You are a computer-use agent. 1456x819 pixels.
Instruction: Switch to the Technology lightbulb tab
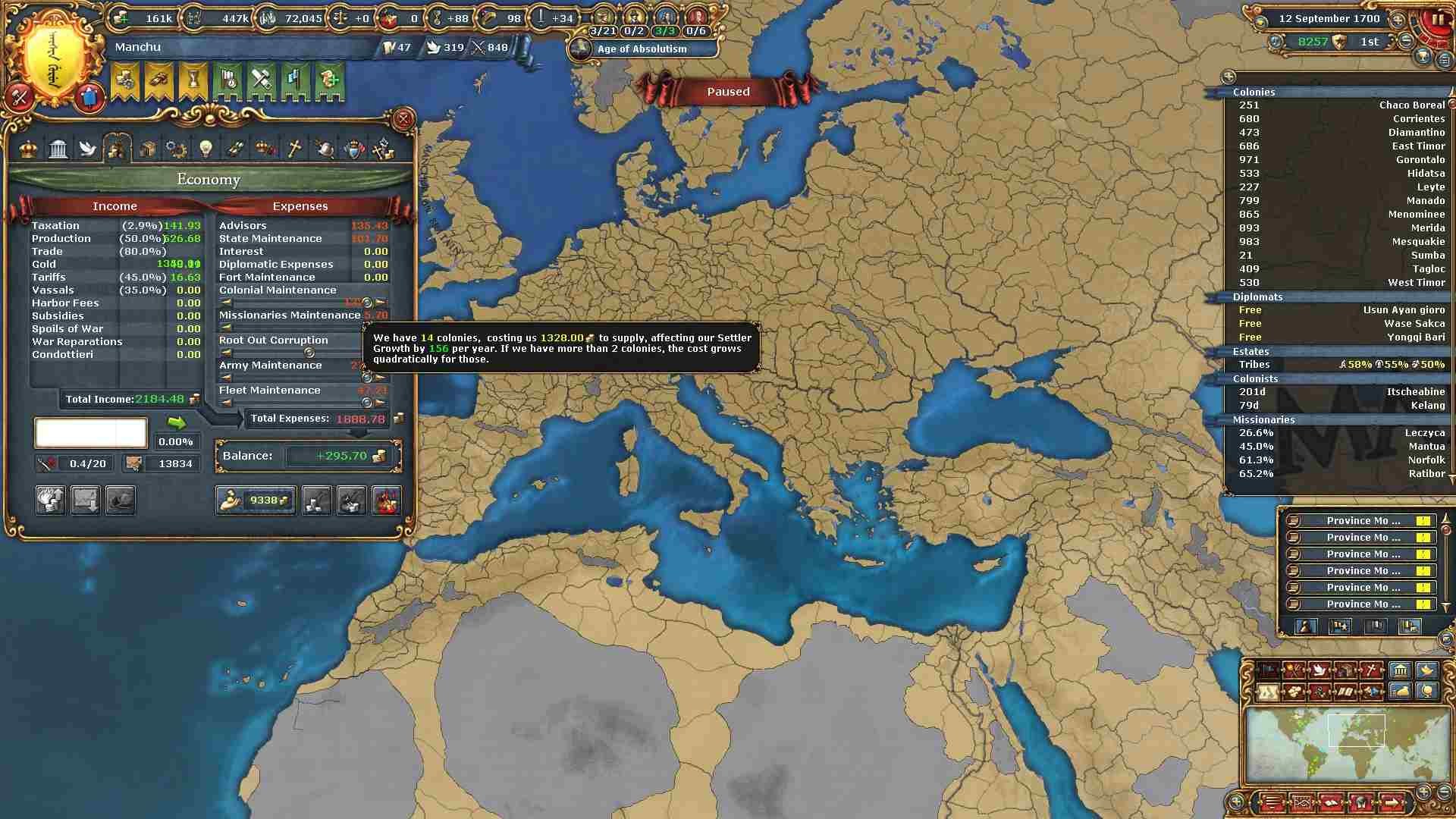tap(206, 149)
